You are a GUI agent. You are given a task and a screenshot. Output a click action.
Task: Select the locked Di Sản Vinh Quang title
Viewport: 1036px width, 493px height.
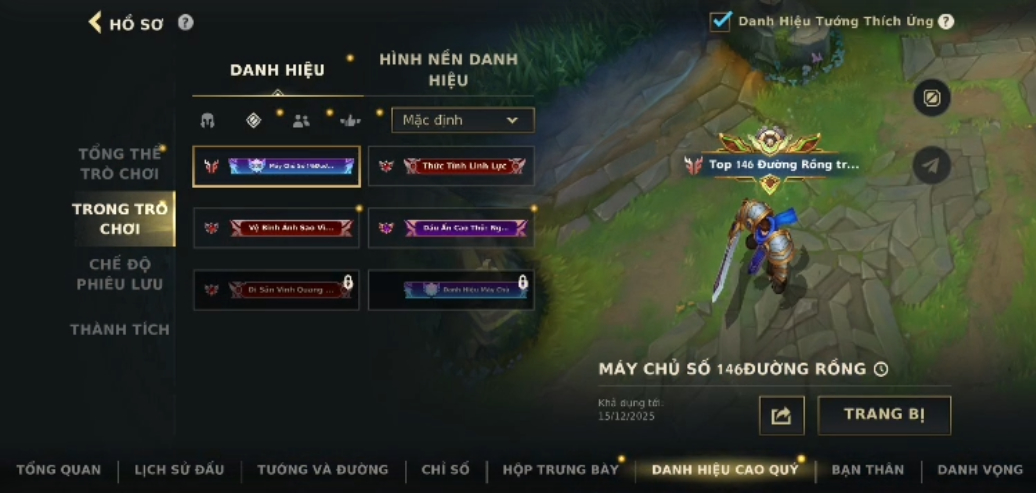[276, 290]
